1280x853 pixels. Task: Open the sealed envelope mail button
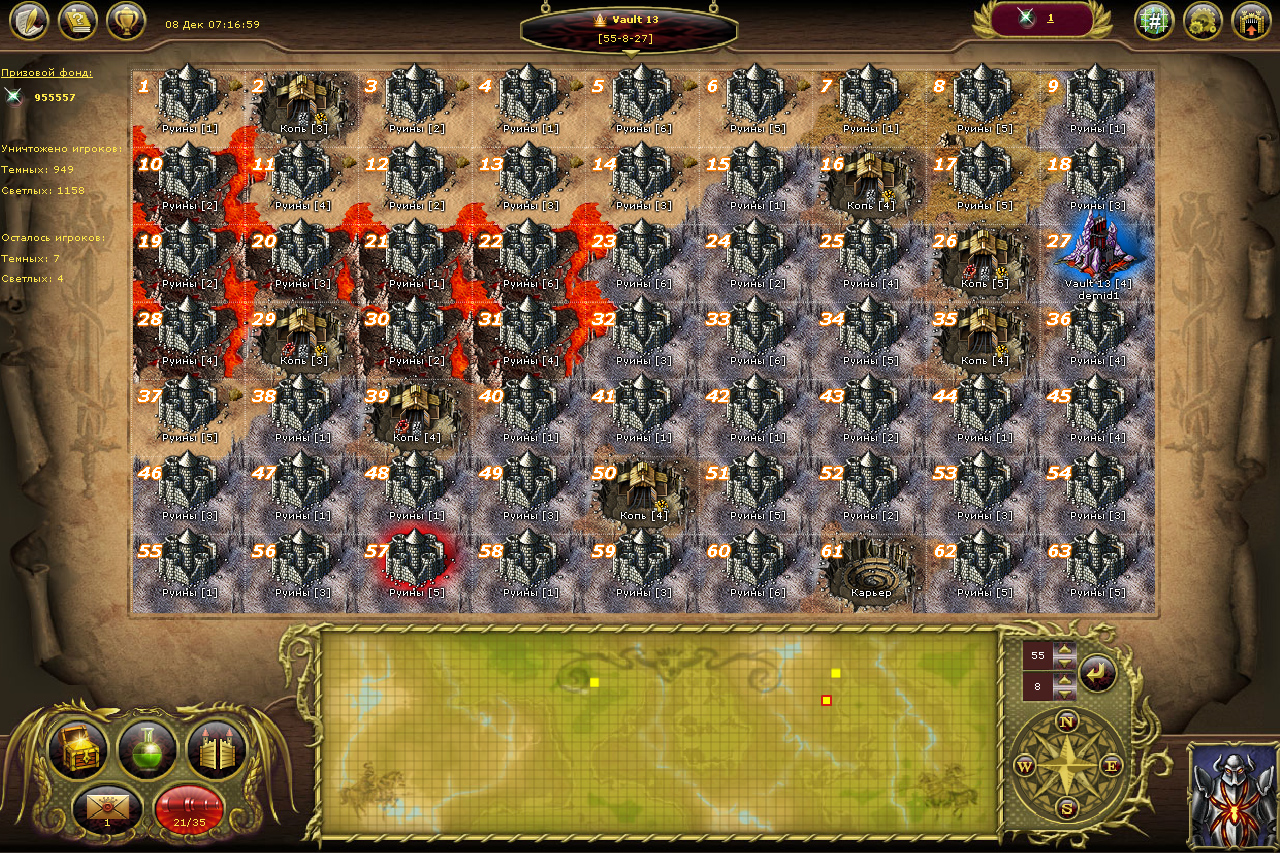pyautogui.click(x=108, y=808)
